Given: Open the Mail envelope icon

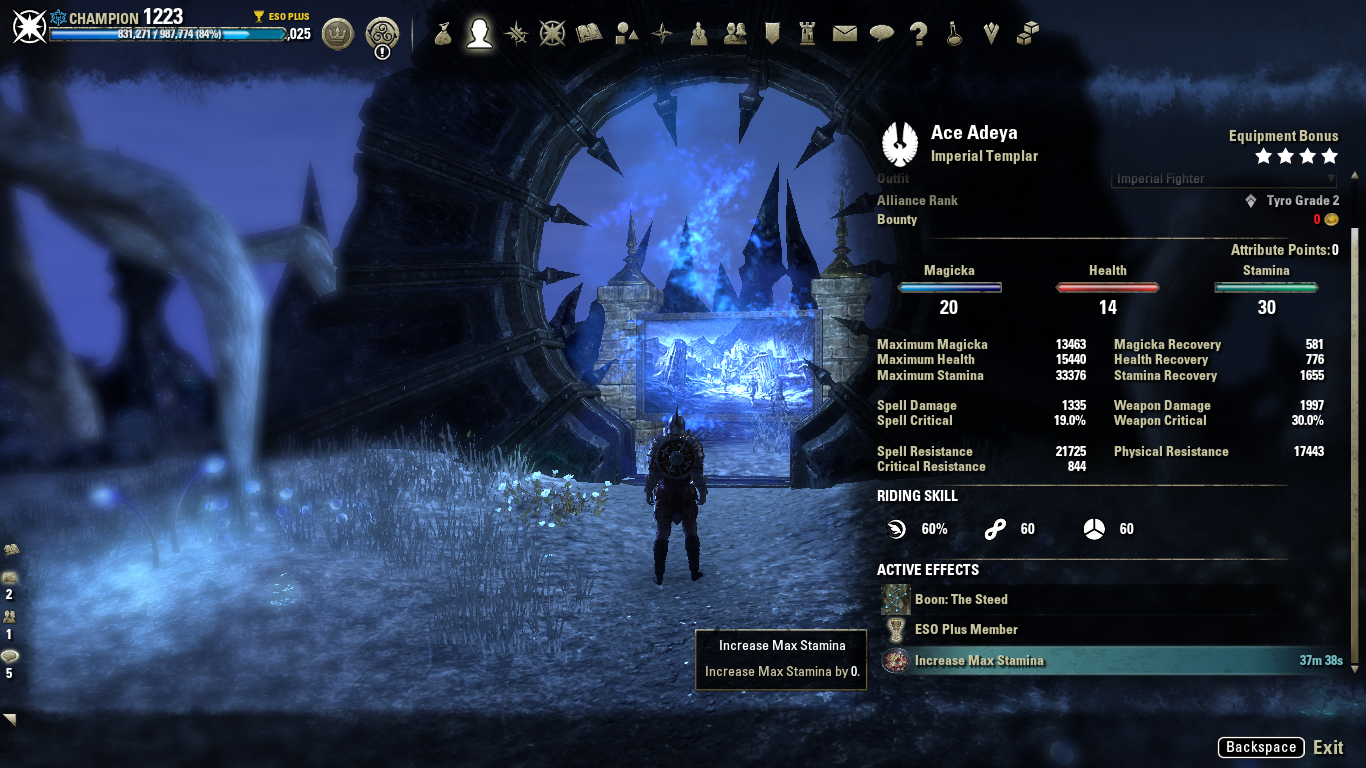Looking at the screenshot, I should (x=845, y=34).
